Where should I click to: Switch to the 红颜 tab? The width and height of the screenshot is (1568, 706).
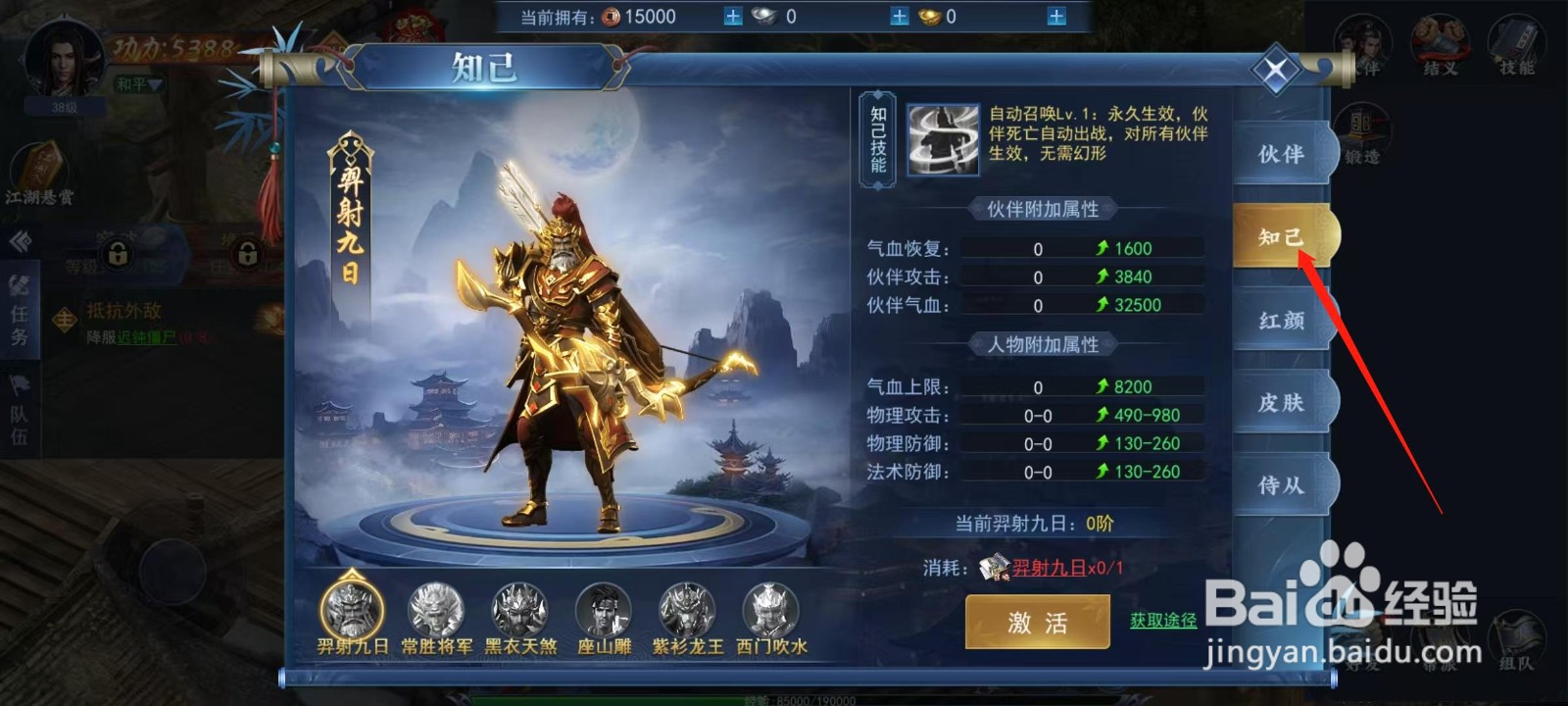click(1282, 319)
